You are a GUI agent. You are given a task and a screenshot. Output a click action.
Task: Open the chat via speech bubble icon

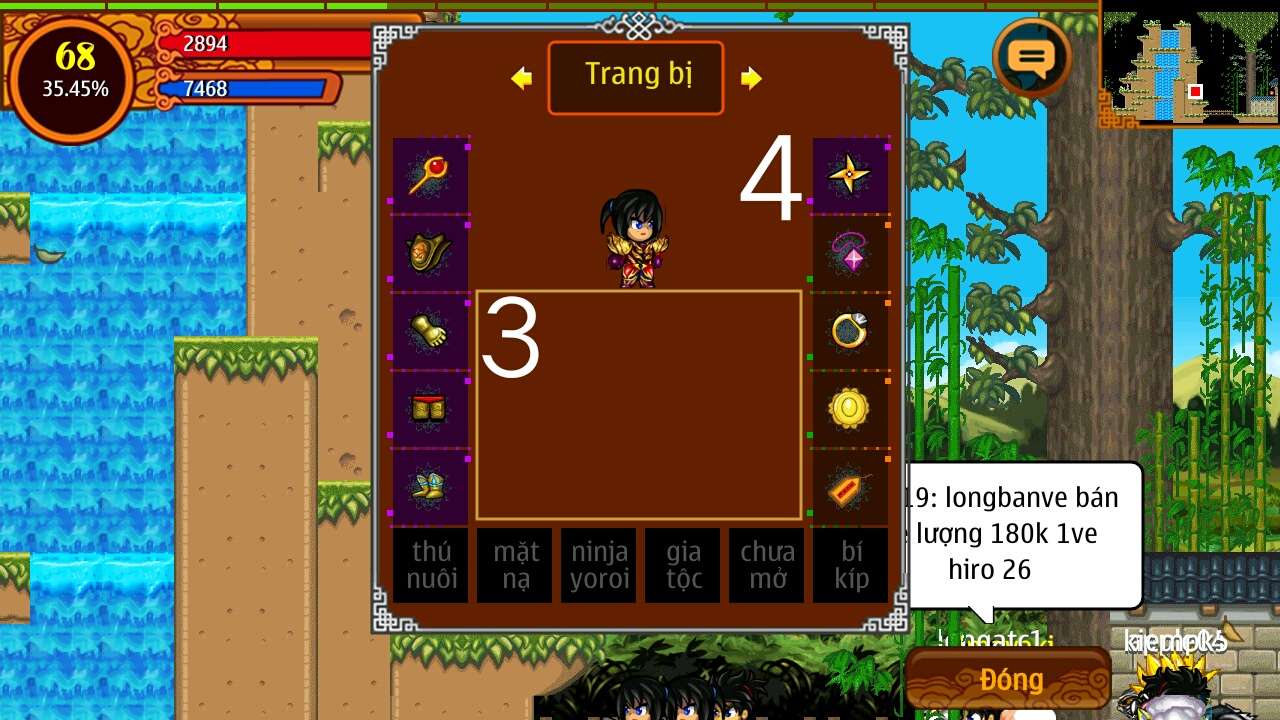coord(1032,58)
